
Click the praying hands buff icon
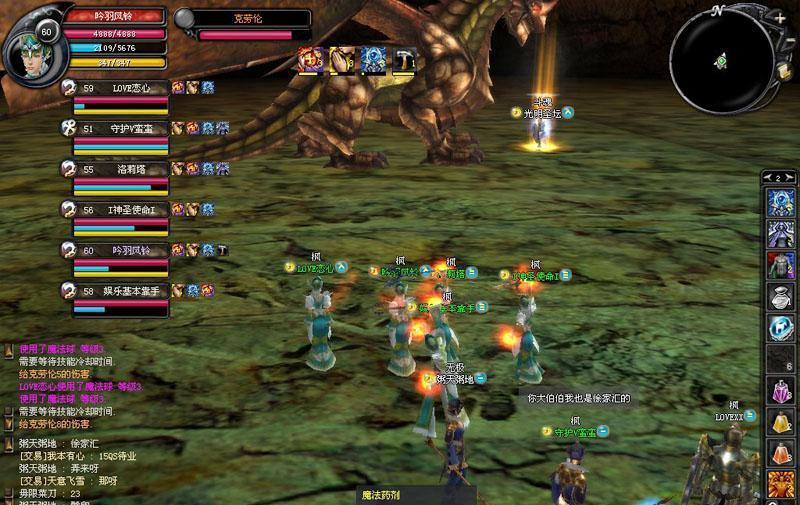(343, 60)
